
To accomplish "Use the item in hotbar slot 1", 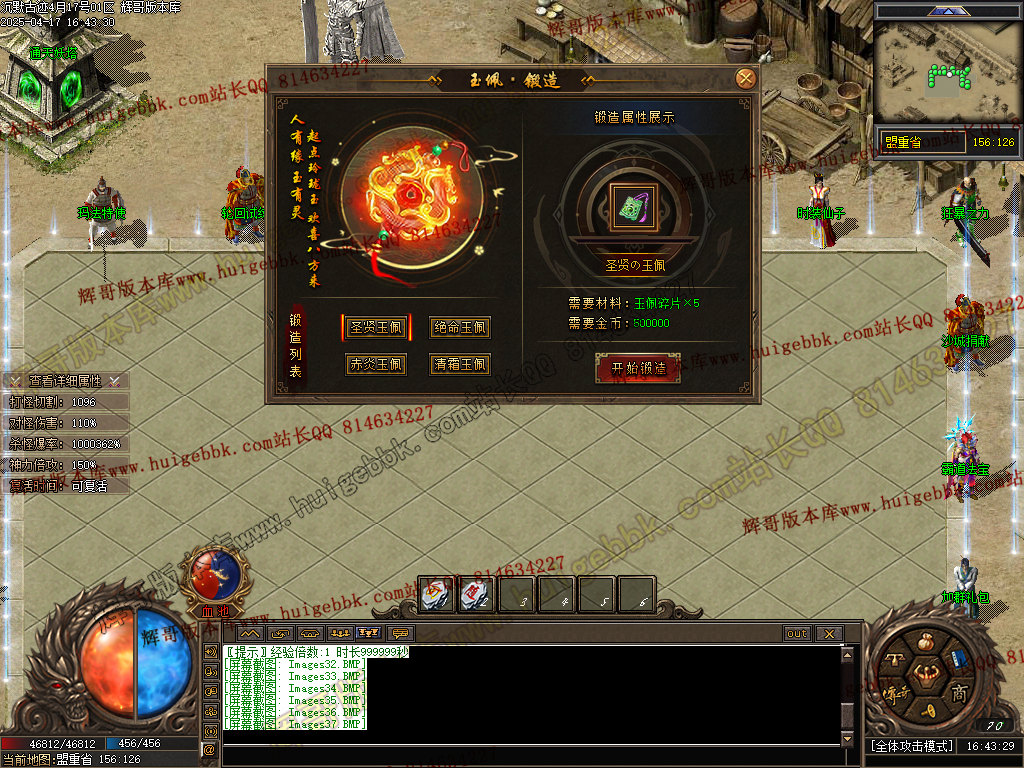I will pos(436,594).
